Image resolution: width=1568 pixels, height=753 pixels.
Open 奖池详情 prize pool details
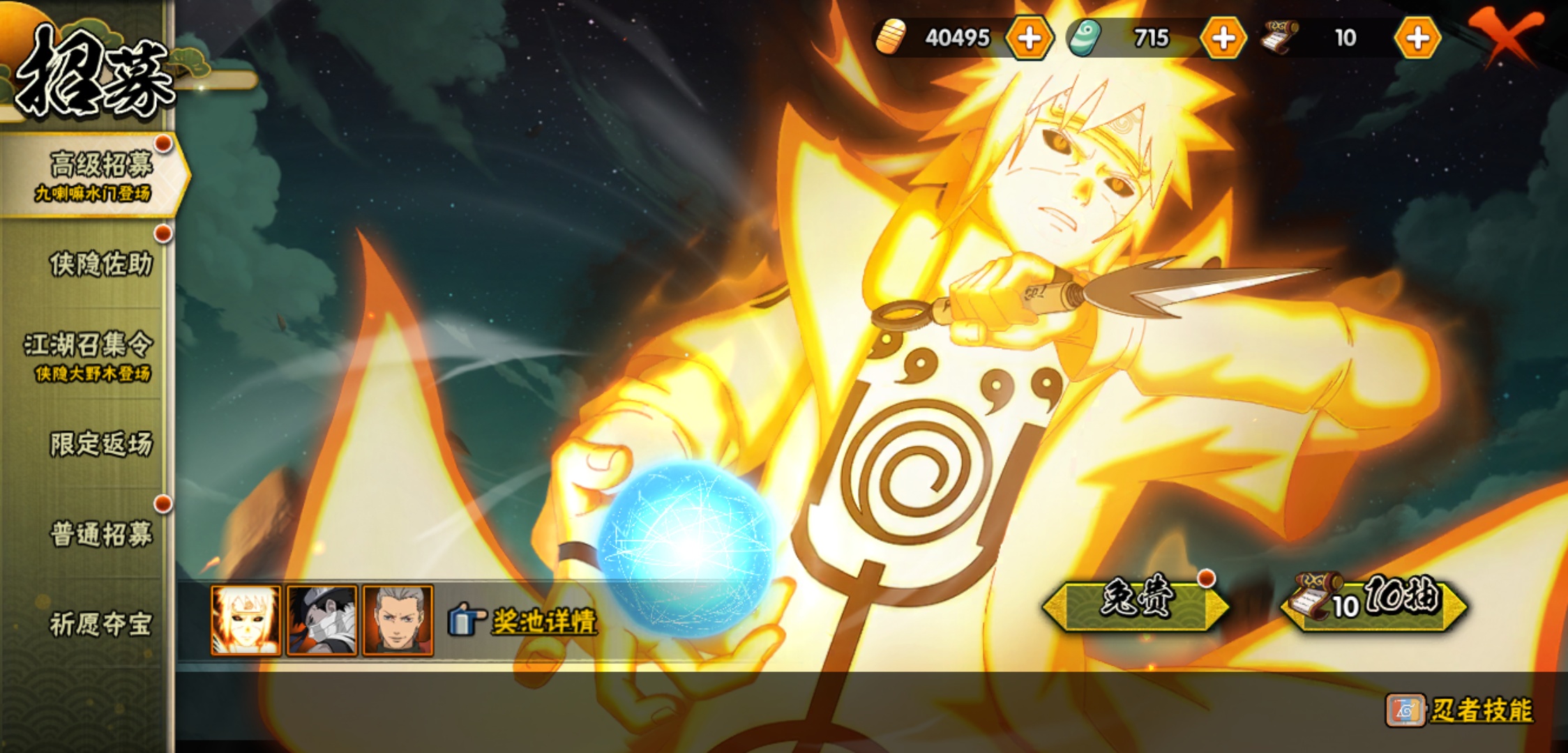(x=543, y=621)
